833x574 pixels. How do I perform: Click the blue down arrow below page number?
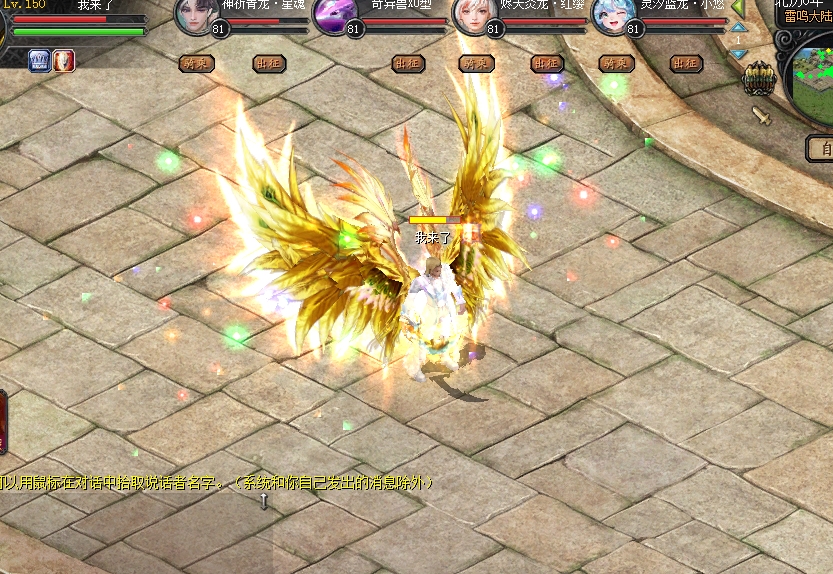coord(738,53)
